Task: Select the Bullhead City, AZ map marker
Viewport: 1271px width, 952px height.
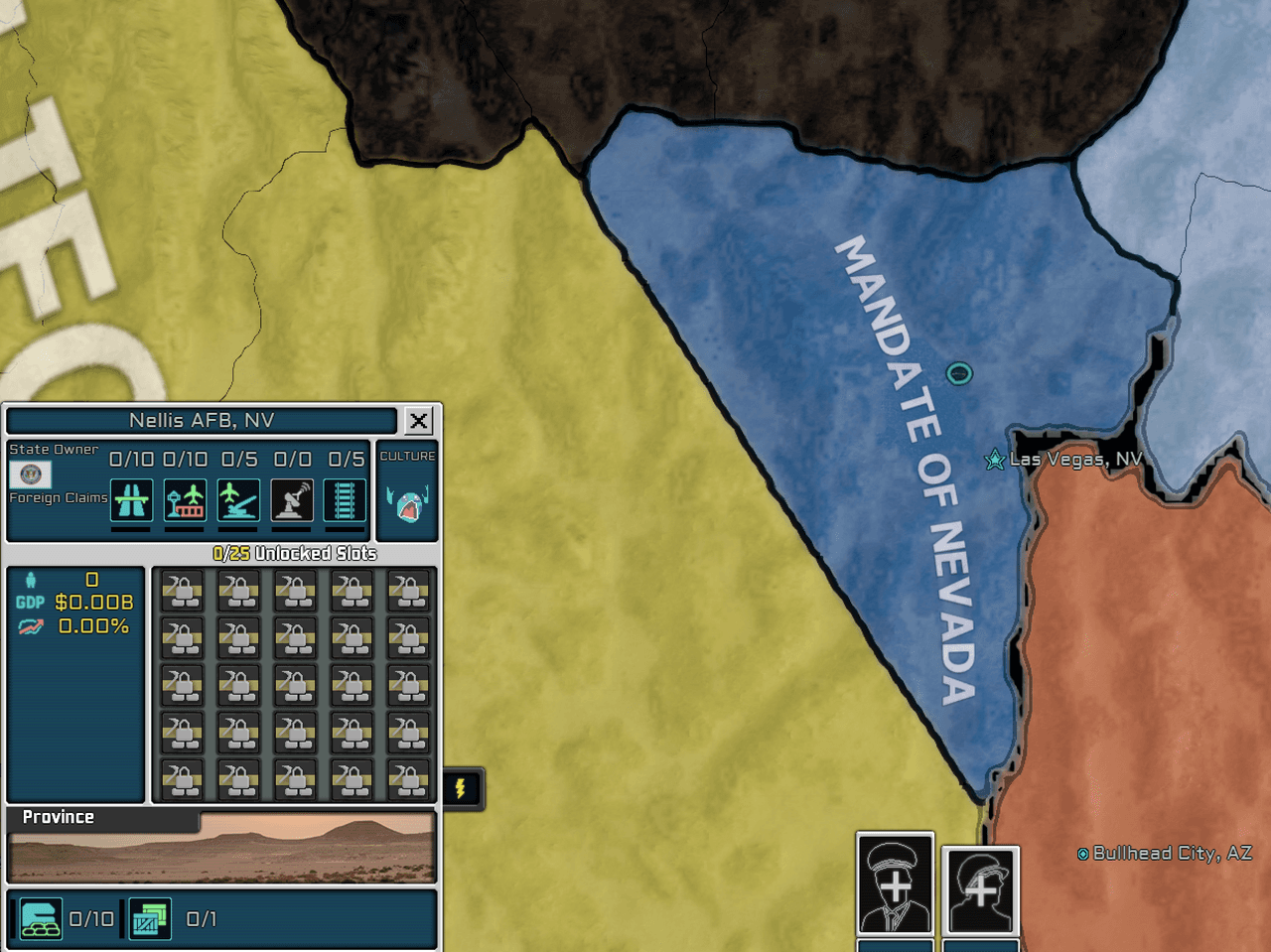Action: 1083,854
